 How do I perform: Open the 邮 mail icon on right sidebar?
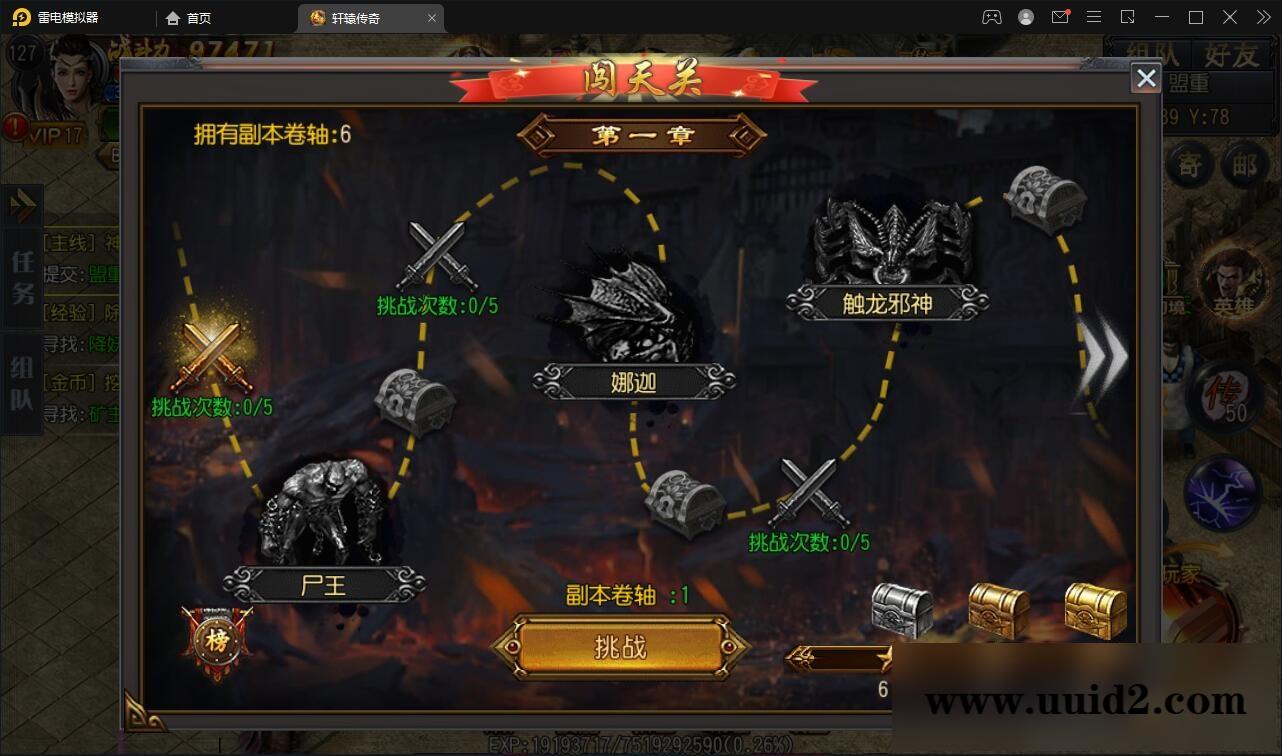[x=1245, y=166]
